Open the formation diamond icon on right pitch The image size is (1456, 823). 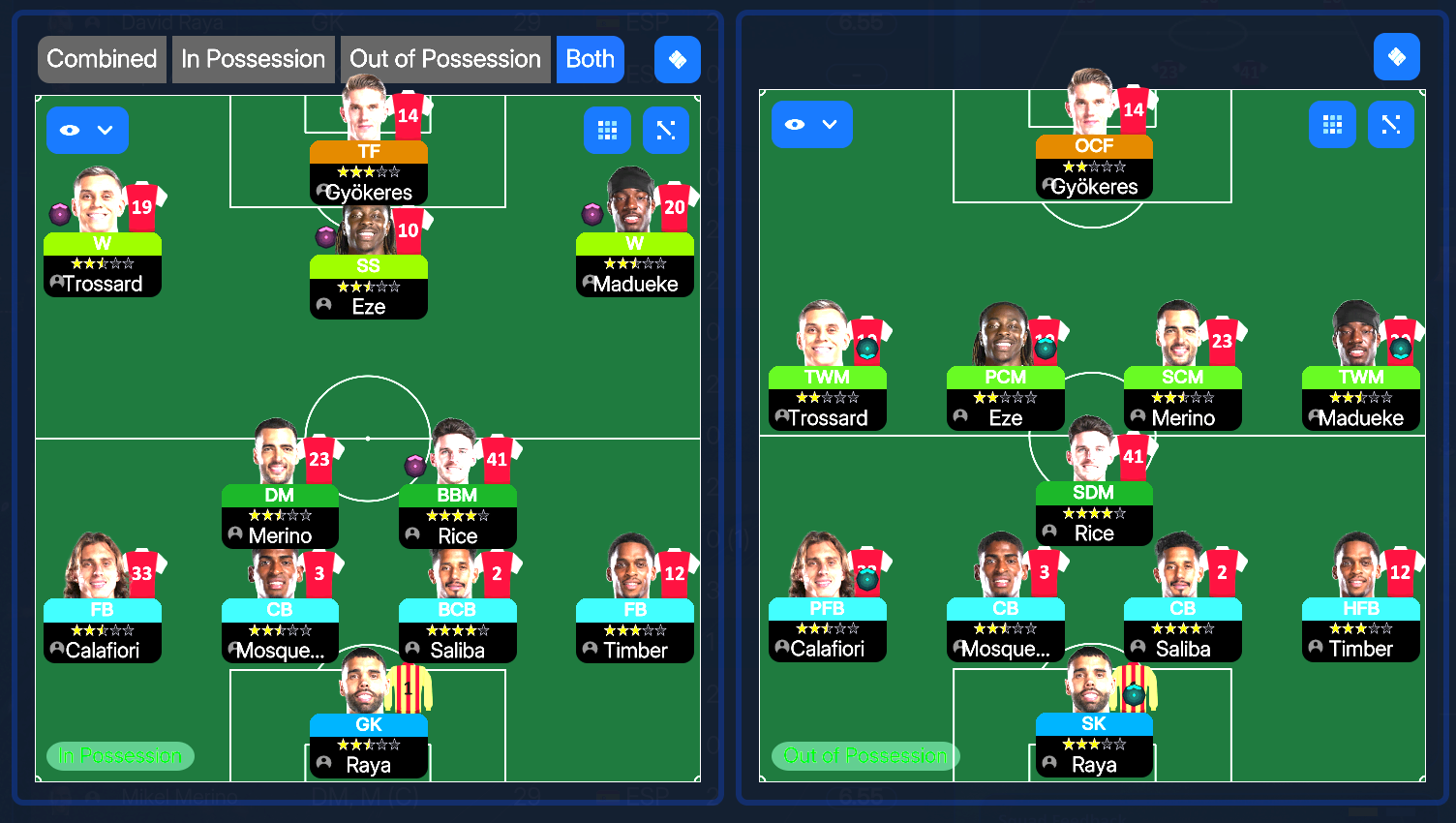pyautogui.click(x=1396, y=57)
